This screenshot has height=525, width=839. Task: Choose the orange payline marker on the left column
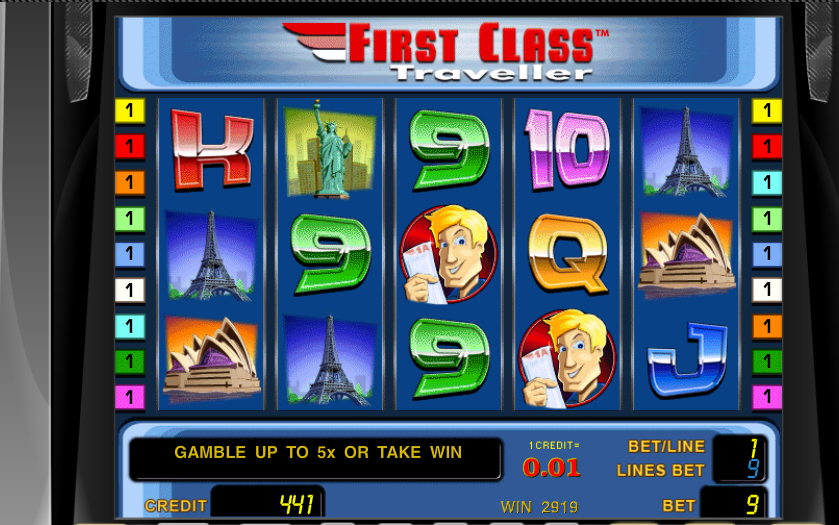pos(130,183)
